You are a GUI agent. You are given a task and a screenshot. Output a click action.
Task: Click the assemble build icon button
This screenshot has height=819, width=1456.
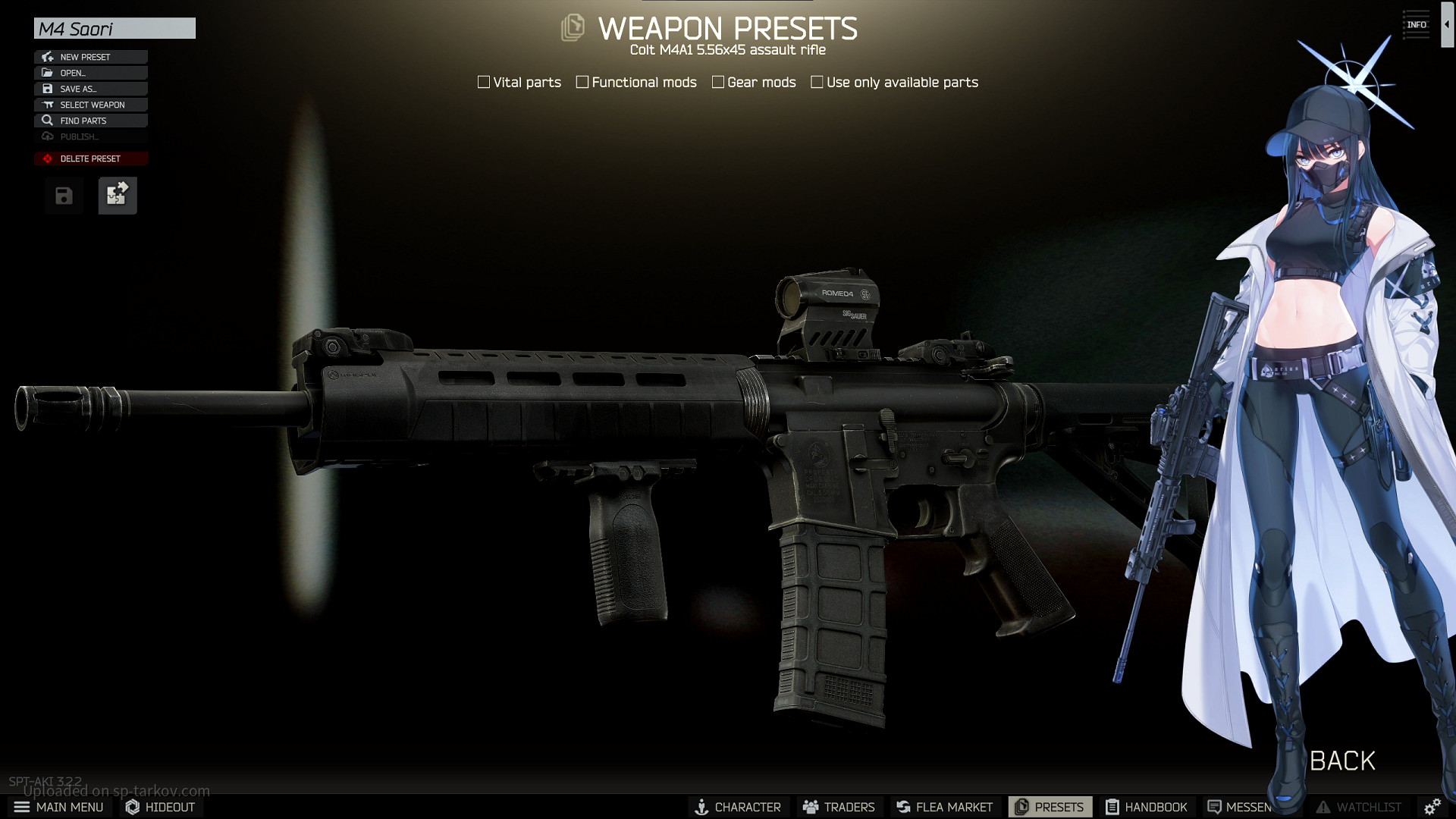point(118,196)
